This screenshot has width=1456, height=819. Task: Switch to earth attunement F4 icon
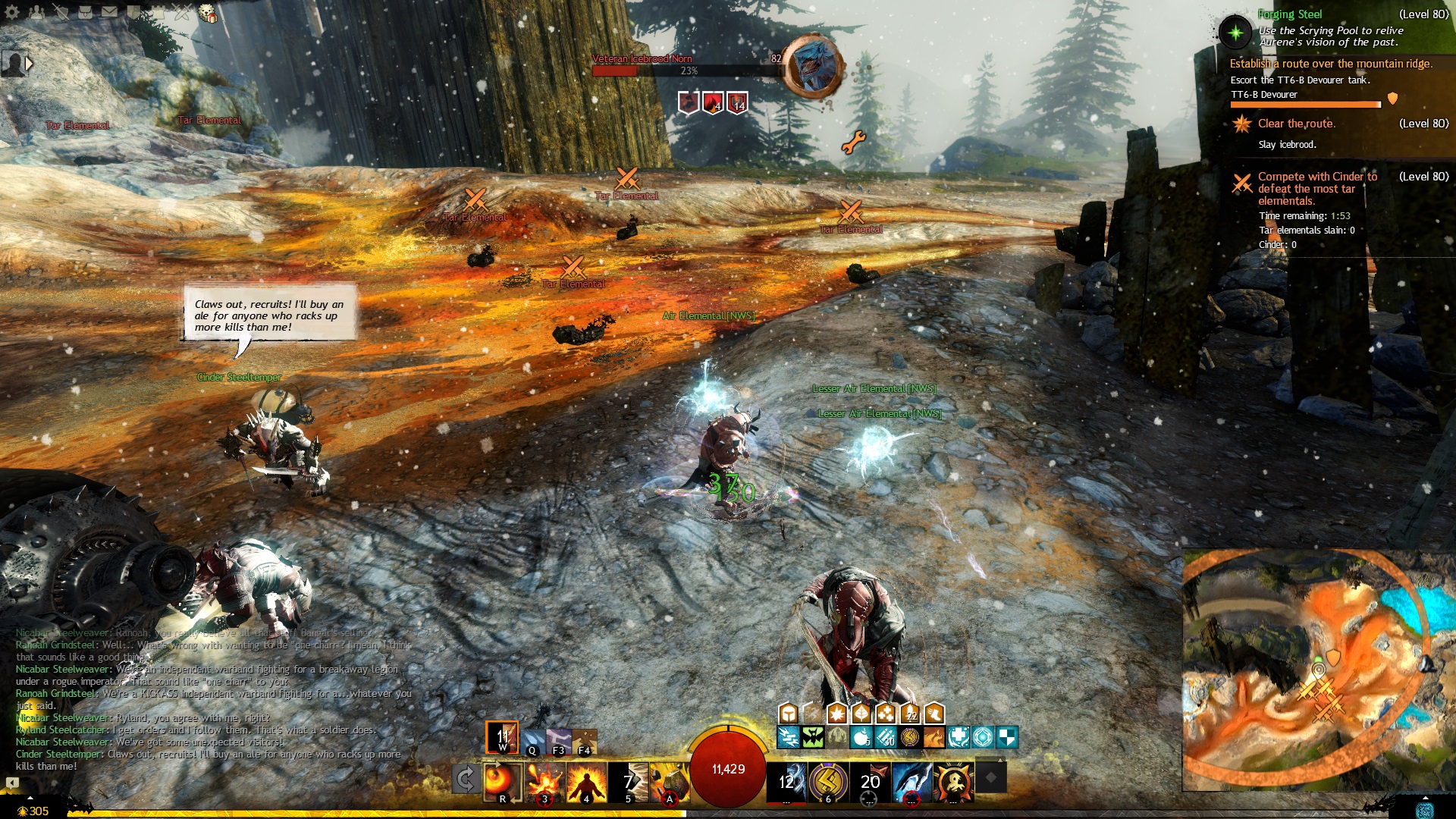pos(585,739)
